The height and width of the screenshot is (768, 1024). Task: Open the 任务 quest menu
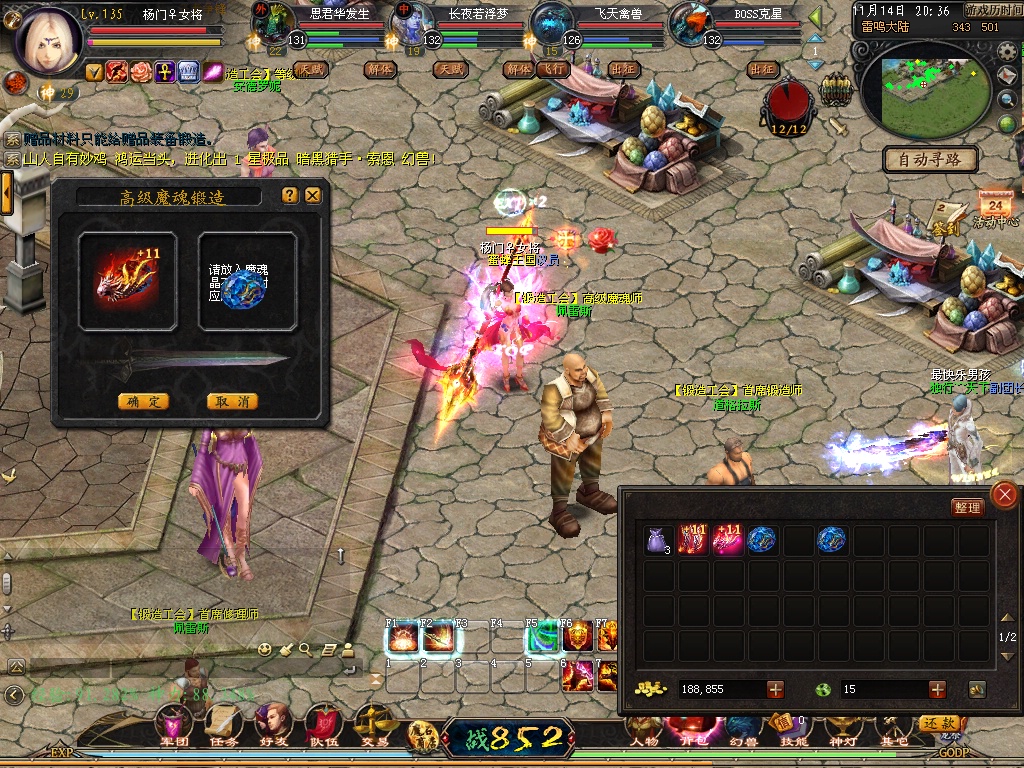[x=223, y=724]
